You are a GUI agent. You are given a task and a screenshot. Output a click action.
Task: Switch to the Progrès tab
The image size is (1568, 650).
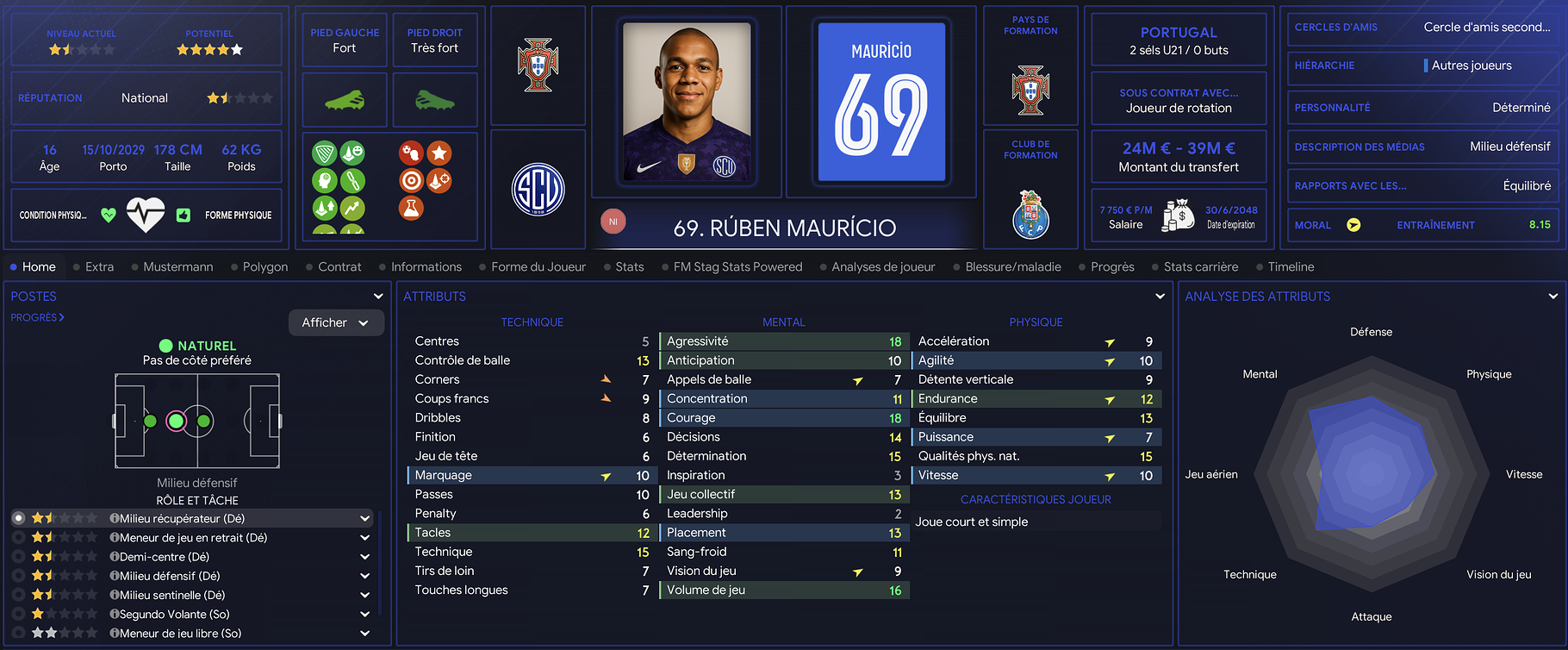point(1111,267)
